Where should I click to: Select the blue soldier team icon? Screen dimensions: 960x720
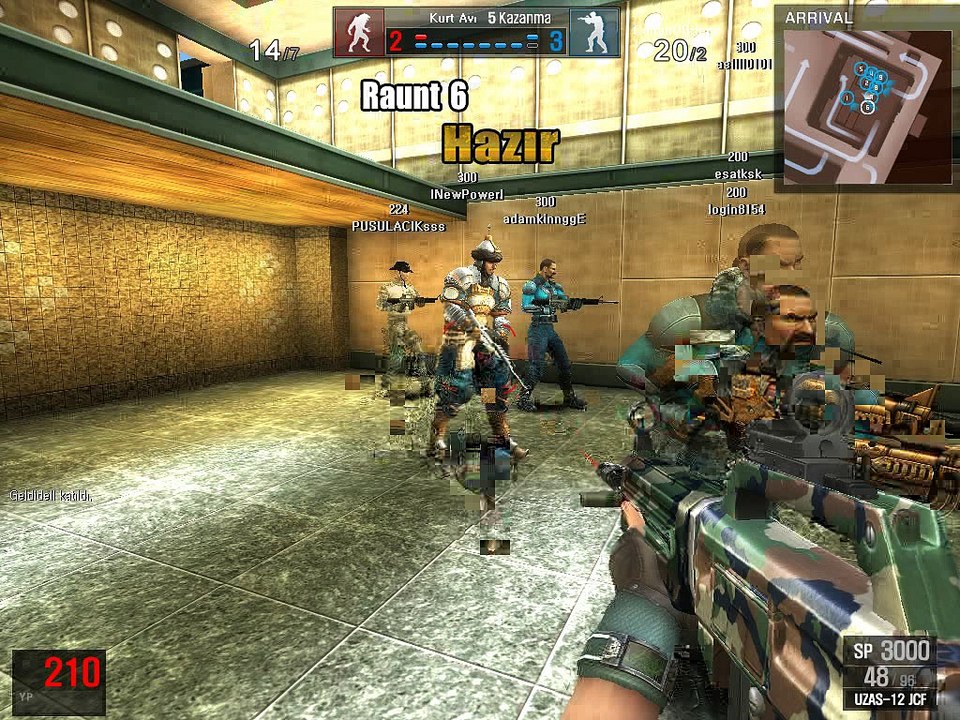click(x=594, y=32)
